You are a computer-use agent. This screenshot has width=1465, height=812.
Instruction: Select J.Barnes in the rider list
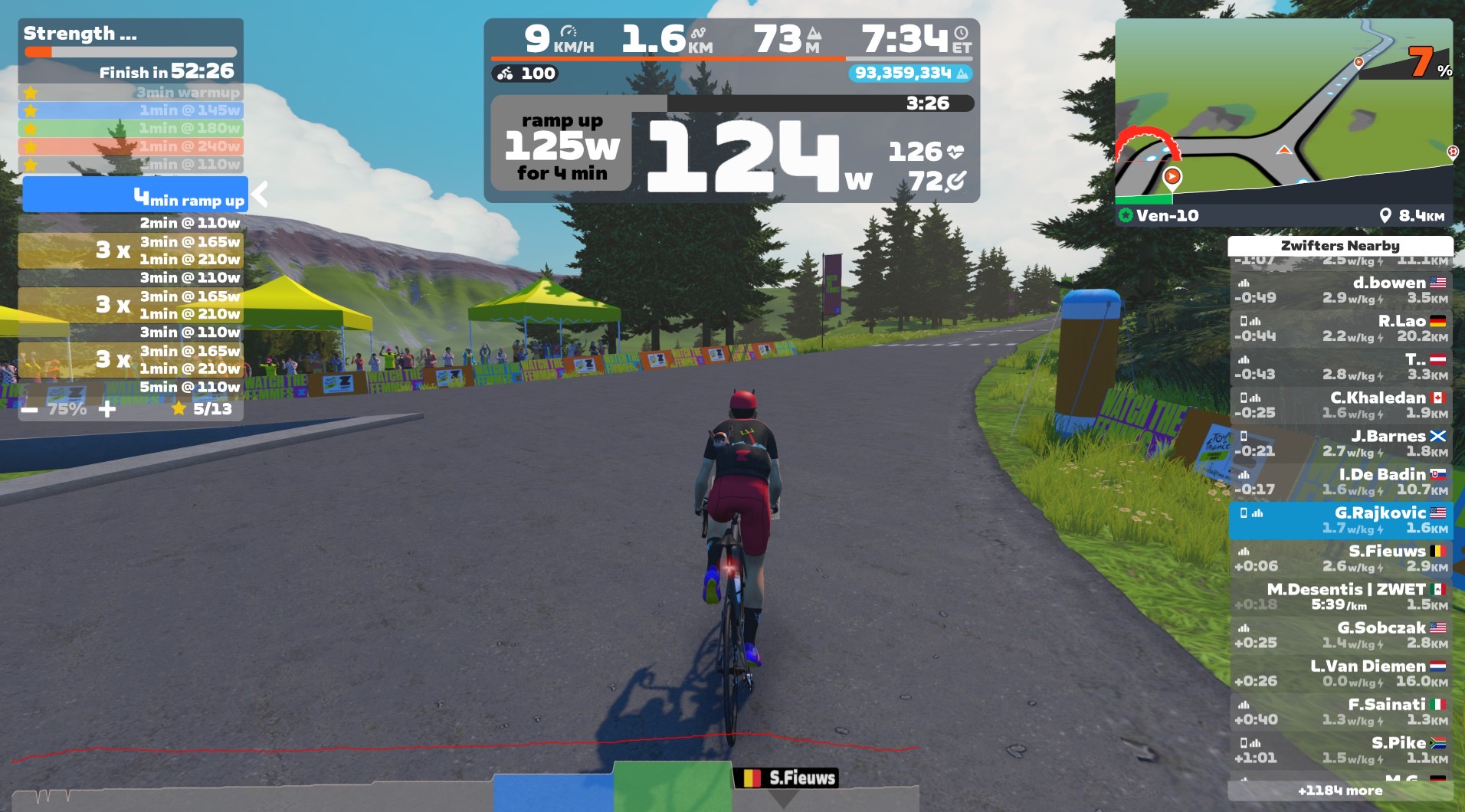[1341, 444]
